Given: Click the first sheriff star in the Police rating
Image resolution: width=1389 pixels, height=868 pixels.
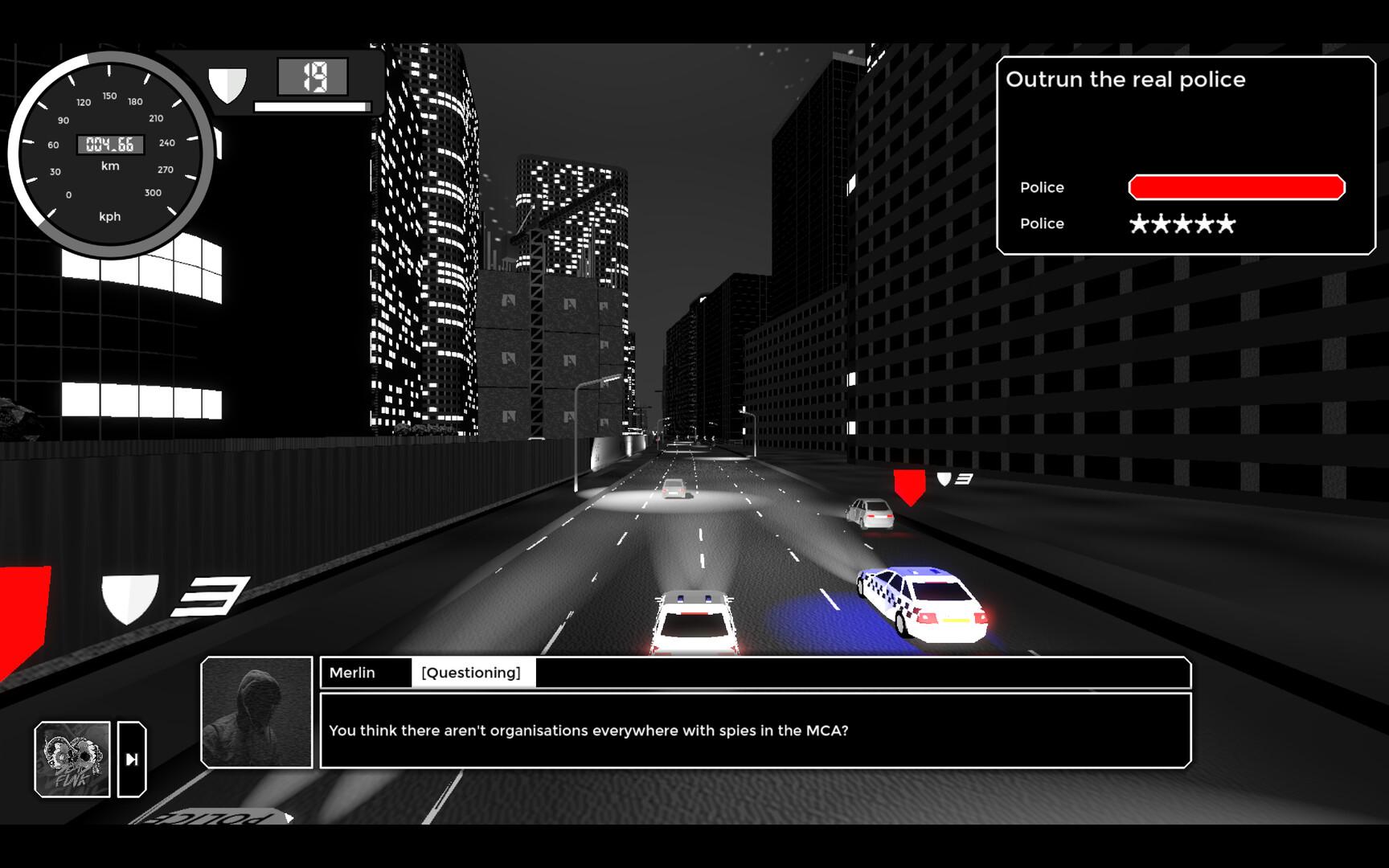Looking at the screenshot, I should 1140,223.
